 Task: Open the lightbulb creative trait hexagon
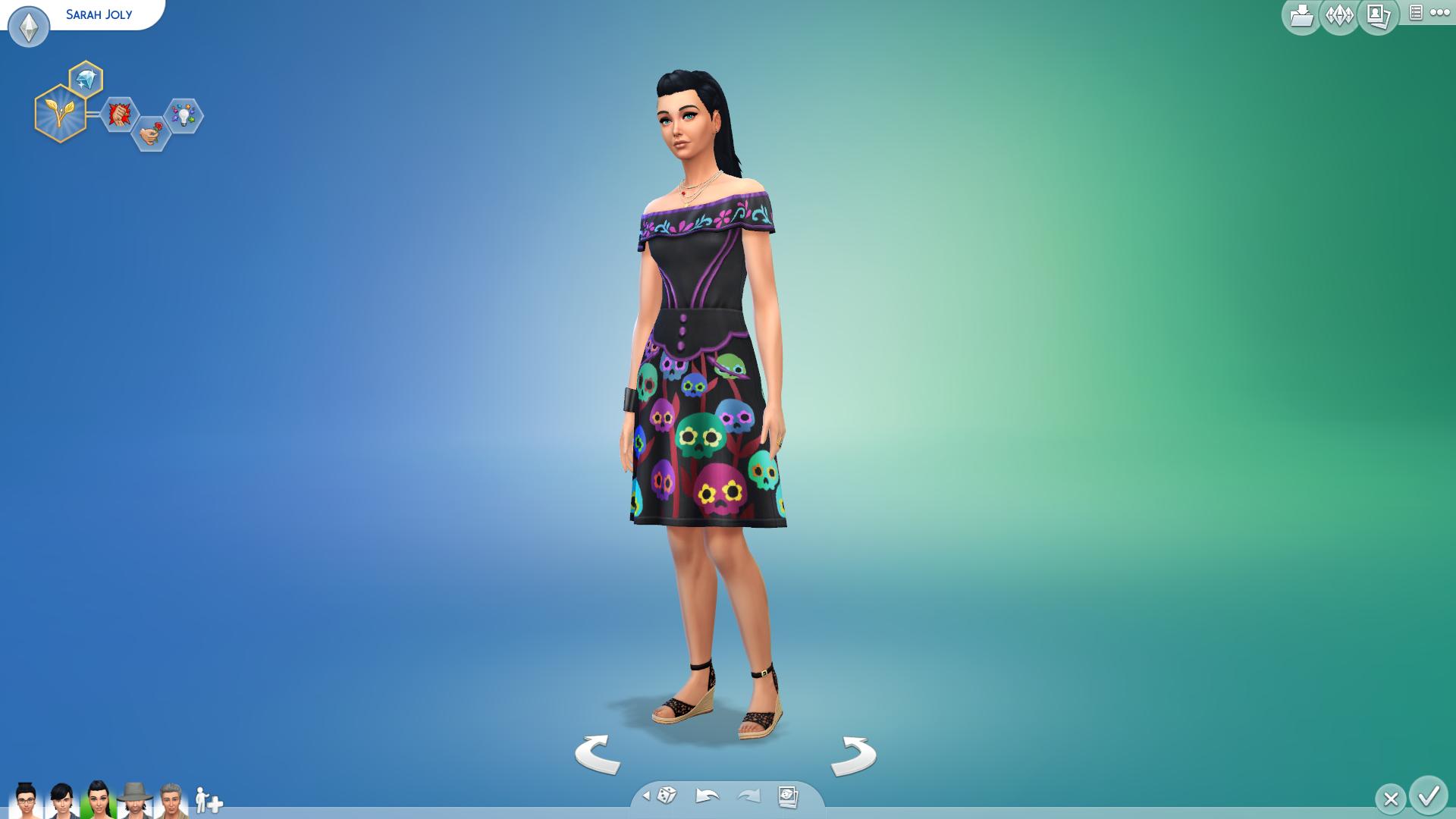184,115
